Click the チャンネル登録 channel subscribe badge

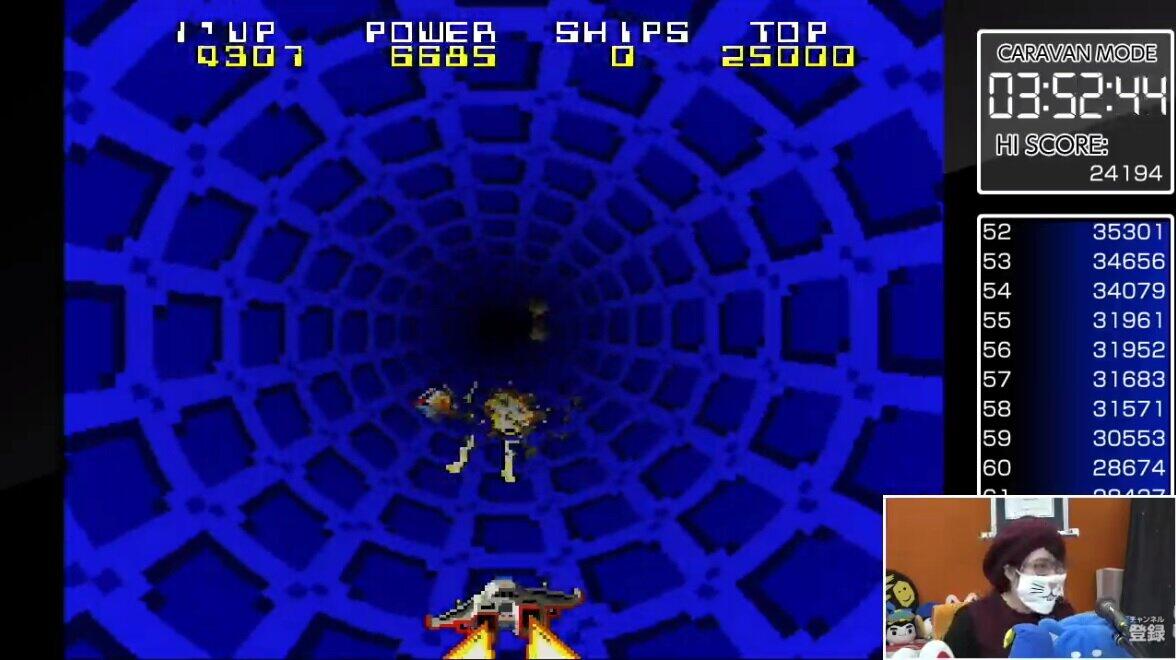pos(1146,629)
